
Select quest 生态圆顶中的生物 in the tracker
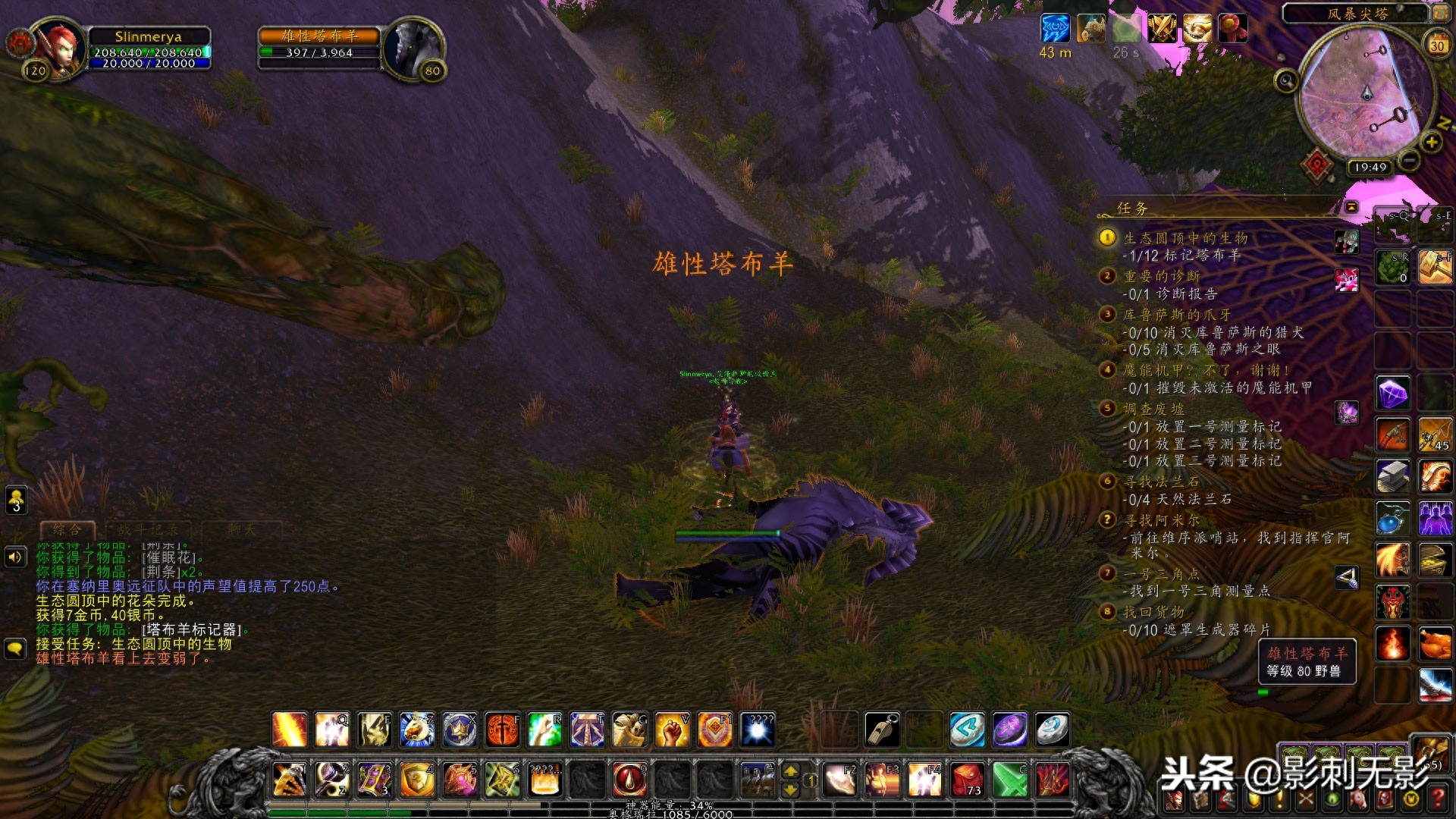(1185, 238)
